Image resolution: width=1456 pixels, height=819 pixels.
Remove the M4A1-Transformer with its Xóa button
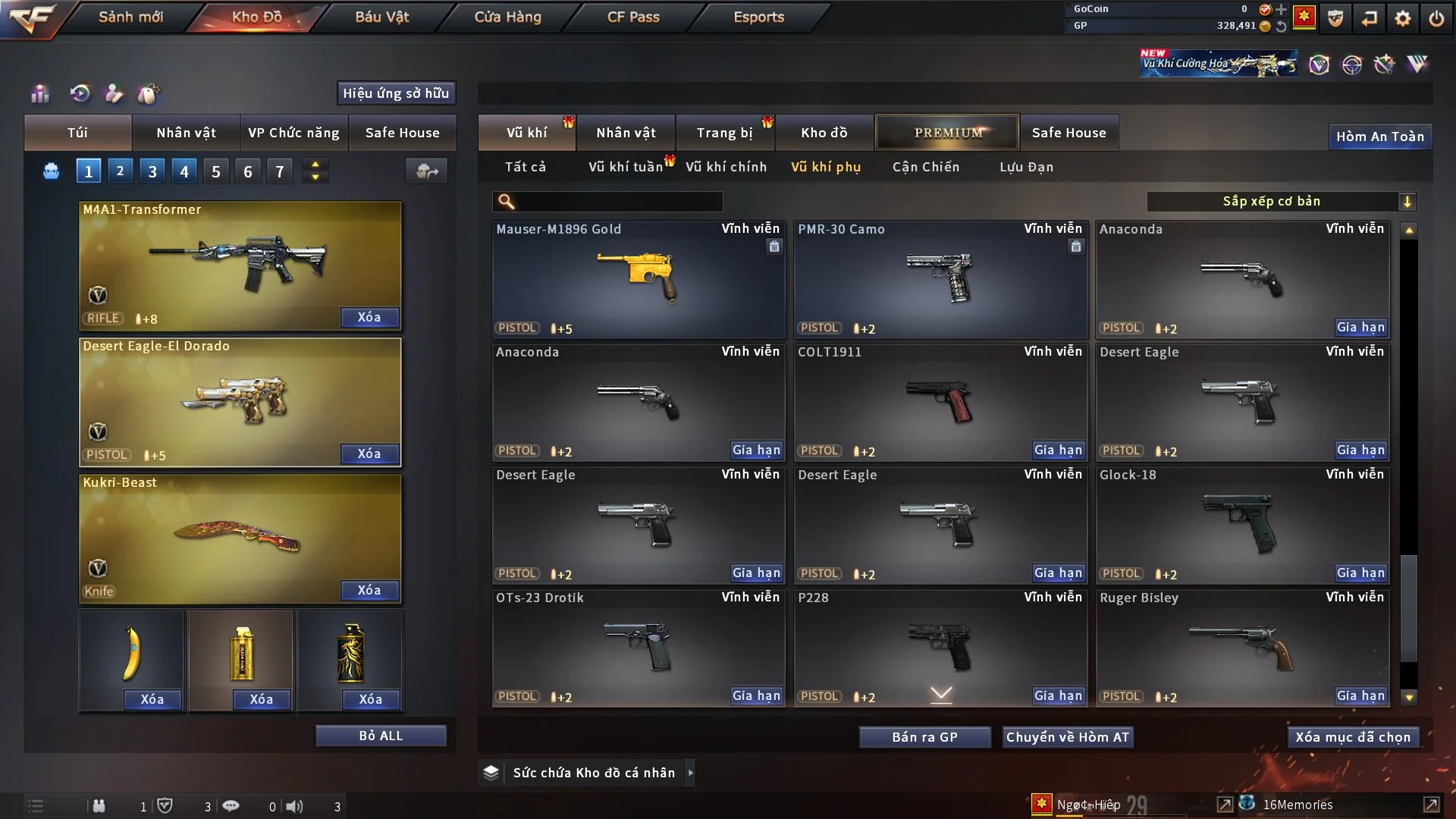coord(369,317)
